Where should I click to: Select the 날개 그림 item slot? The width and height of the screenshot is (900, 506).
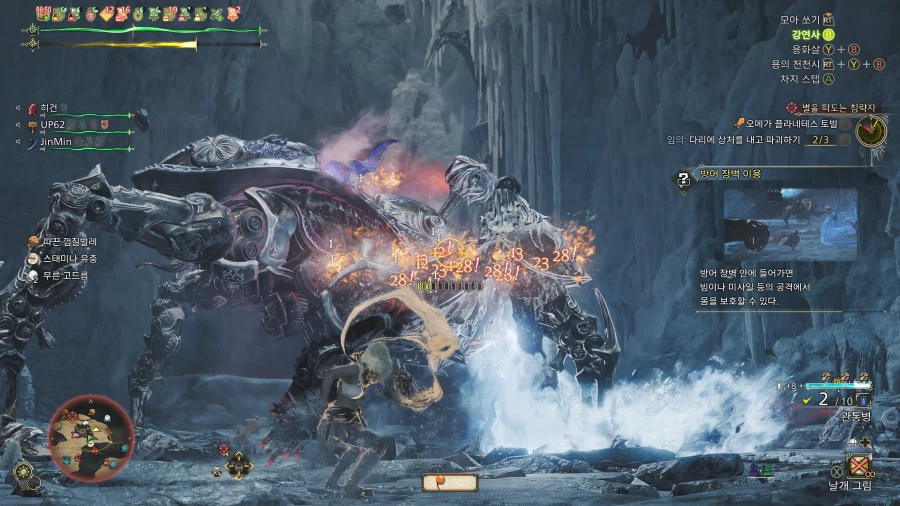pos(857,465)
